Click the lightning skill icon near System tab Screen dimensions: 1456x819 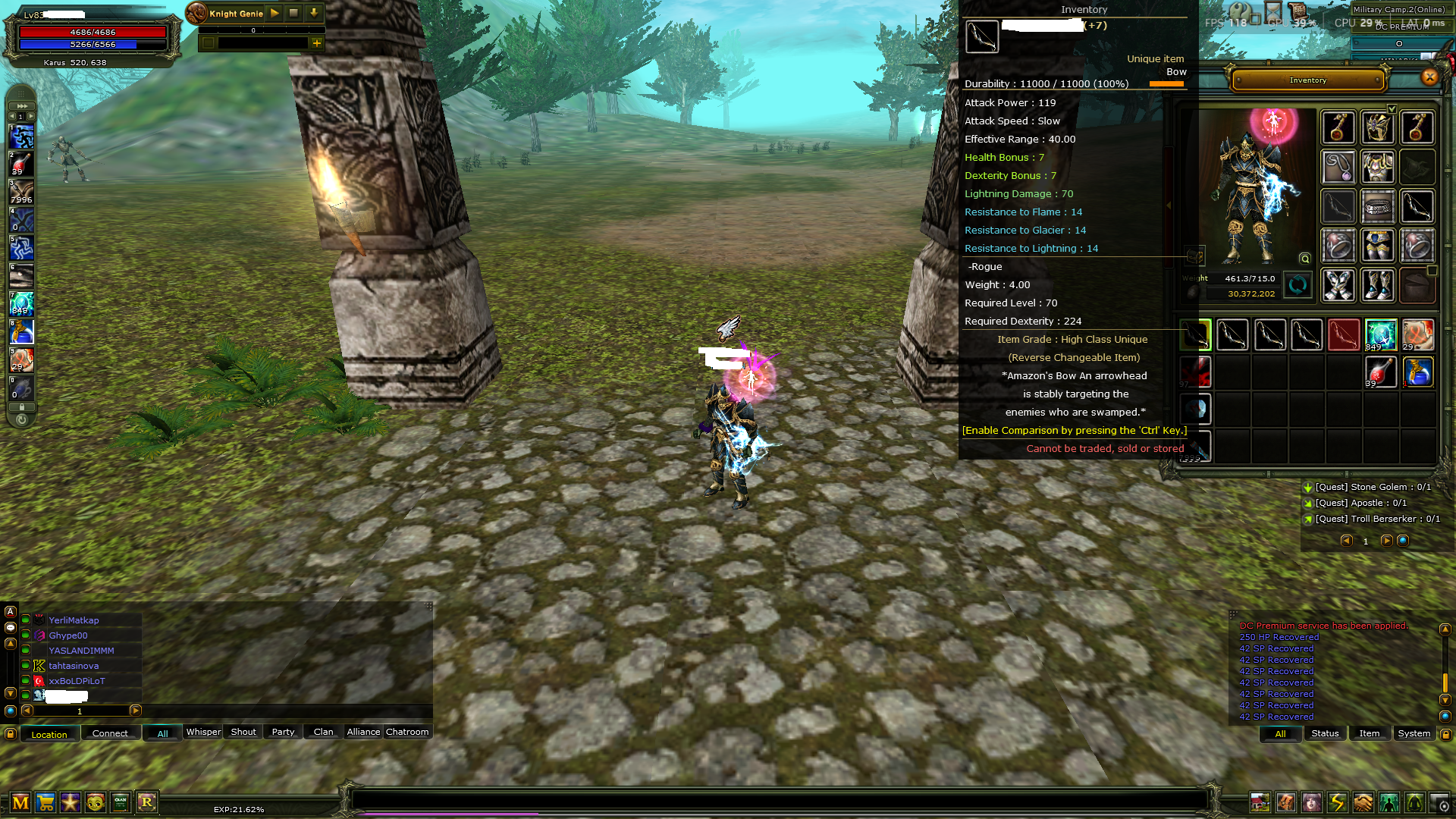(x=1337, y=802)
